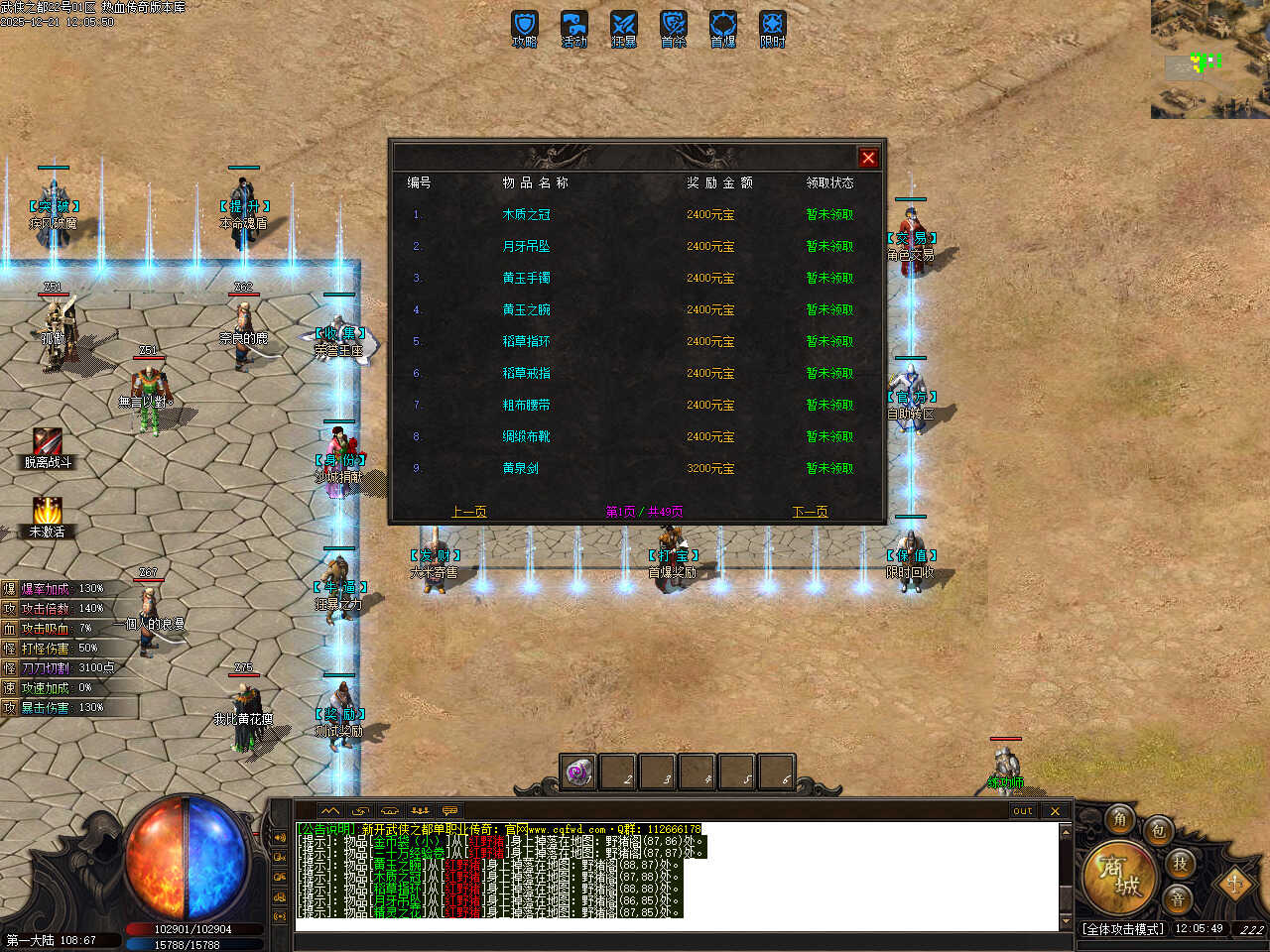Go to previous page (上一页)
Screen dimensions: 1270x952
point(468,512)
